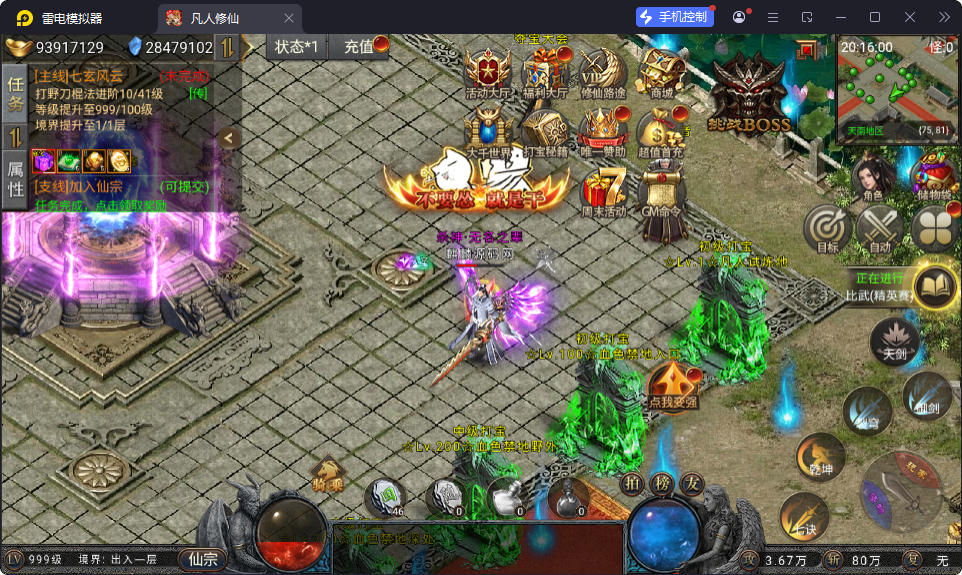Open the 状态*1 status button
962x575 pixels.
[297, 47]
